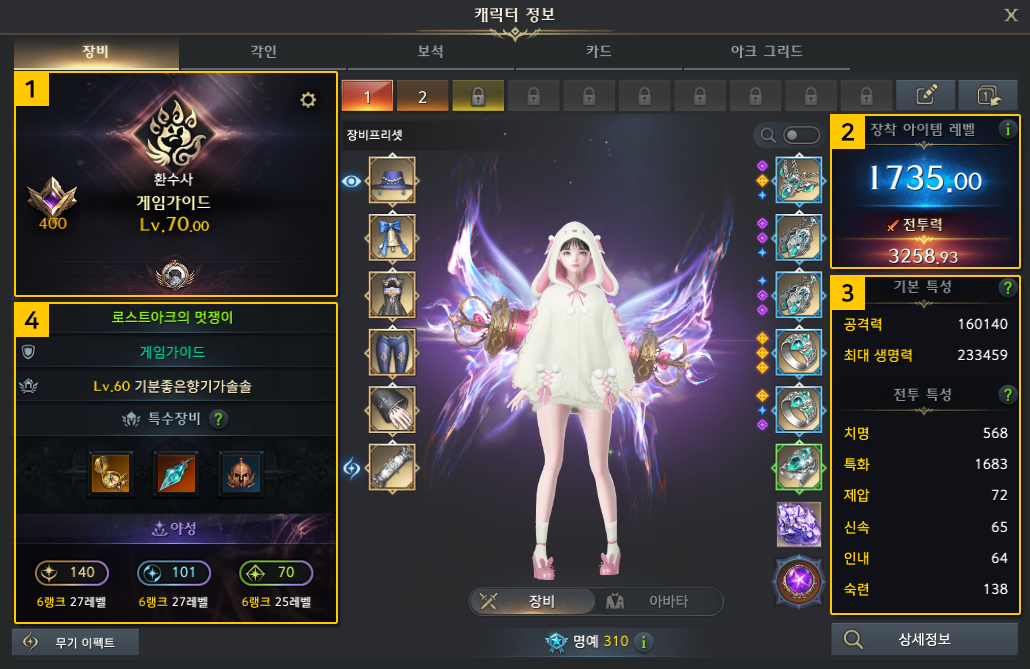Show the 아크 그리드 tab

tap(765, 51)
